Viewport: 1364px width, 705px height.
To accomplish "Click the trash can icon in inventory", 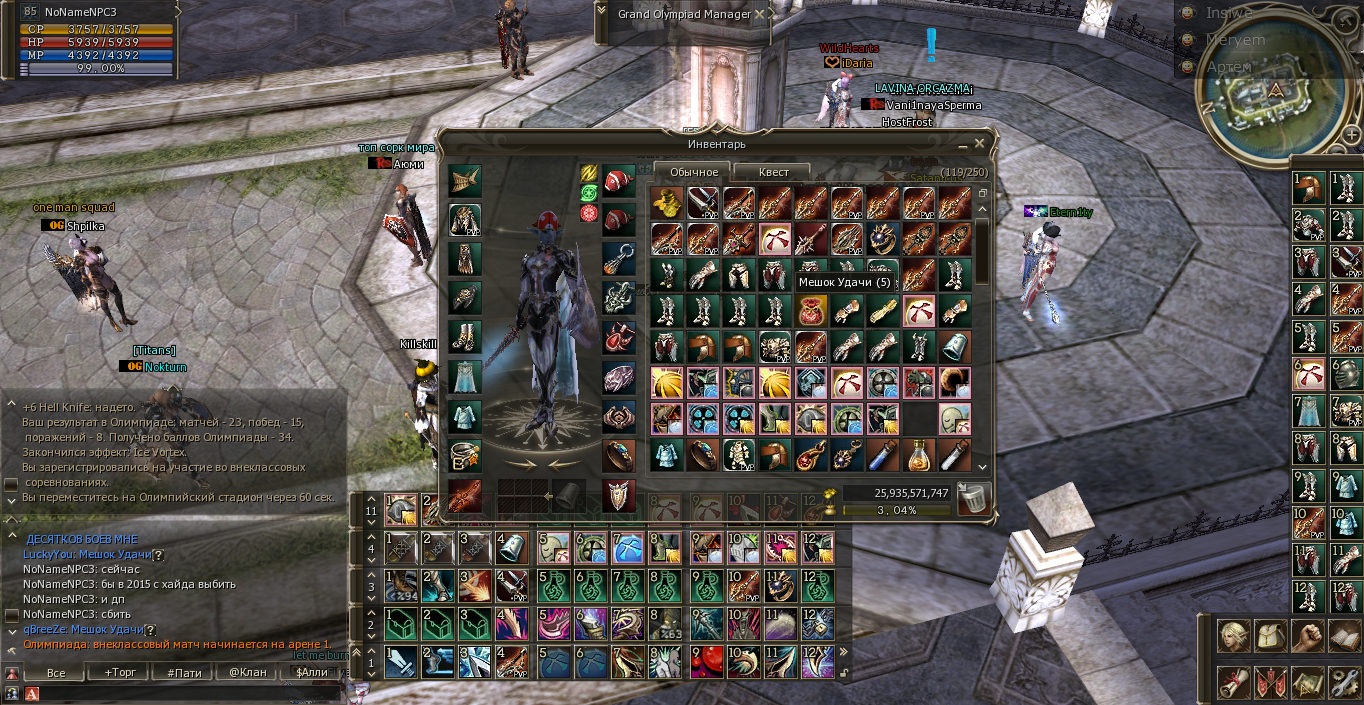I will (x=972, y=498).
